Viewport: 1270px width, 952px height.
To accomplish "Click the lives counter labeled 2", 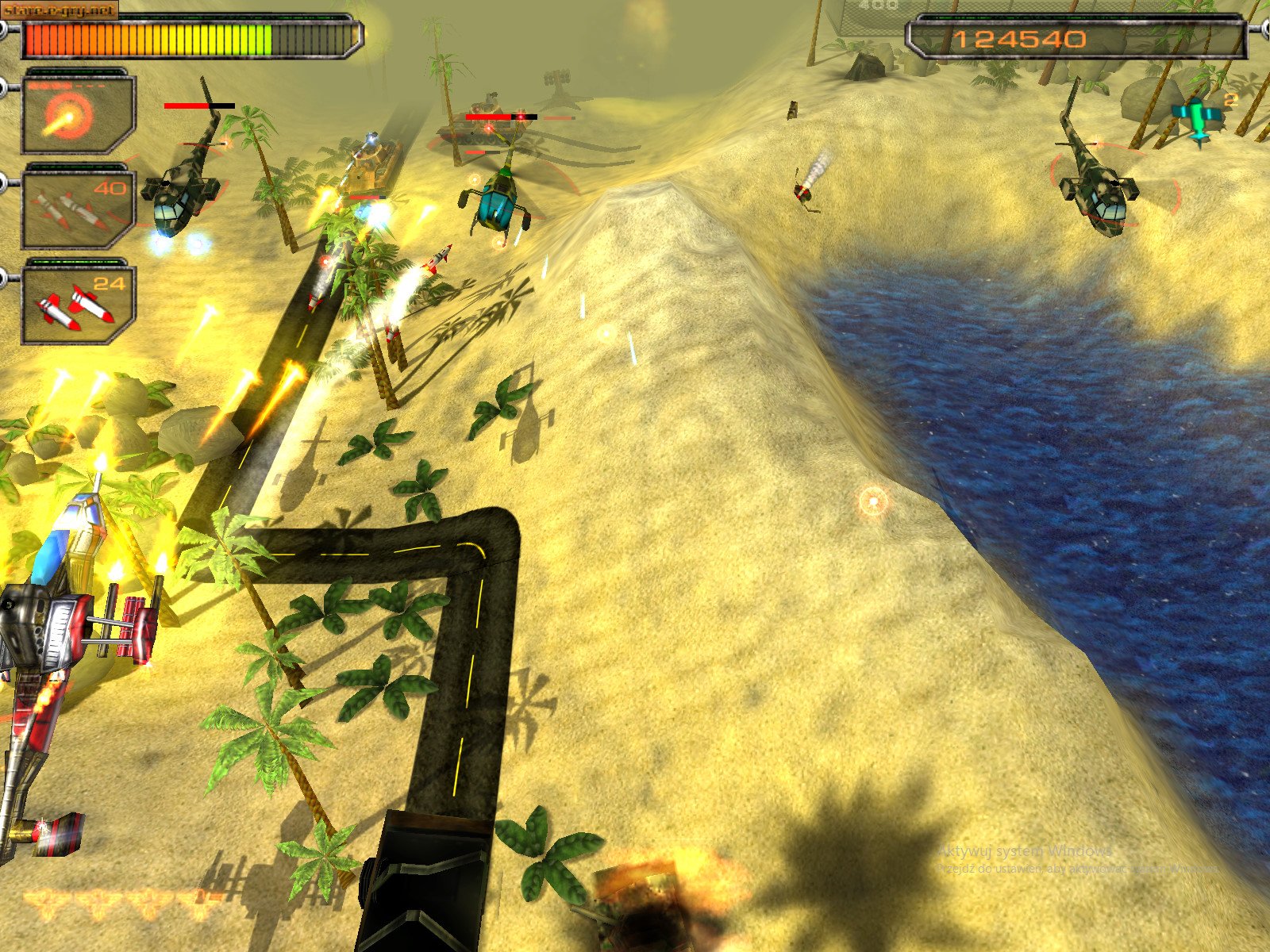I will tap(1232, 98).
